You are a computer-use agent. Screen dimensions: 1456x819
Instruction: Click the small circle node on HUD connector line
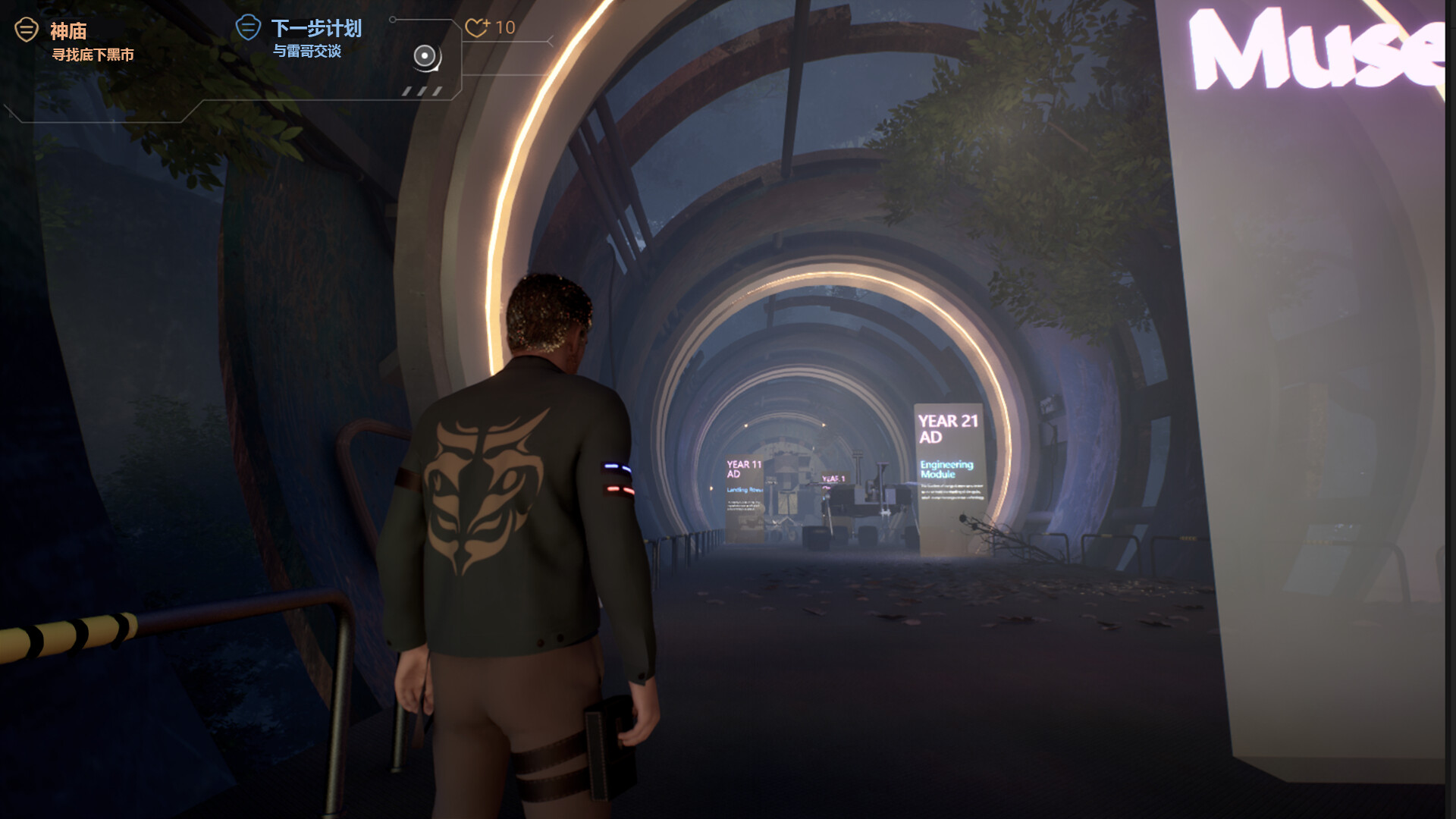[393, 20]
